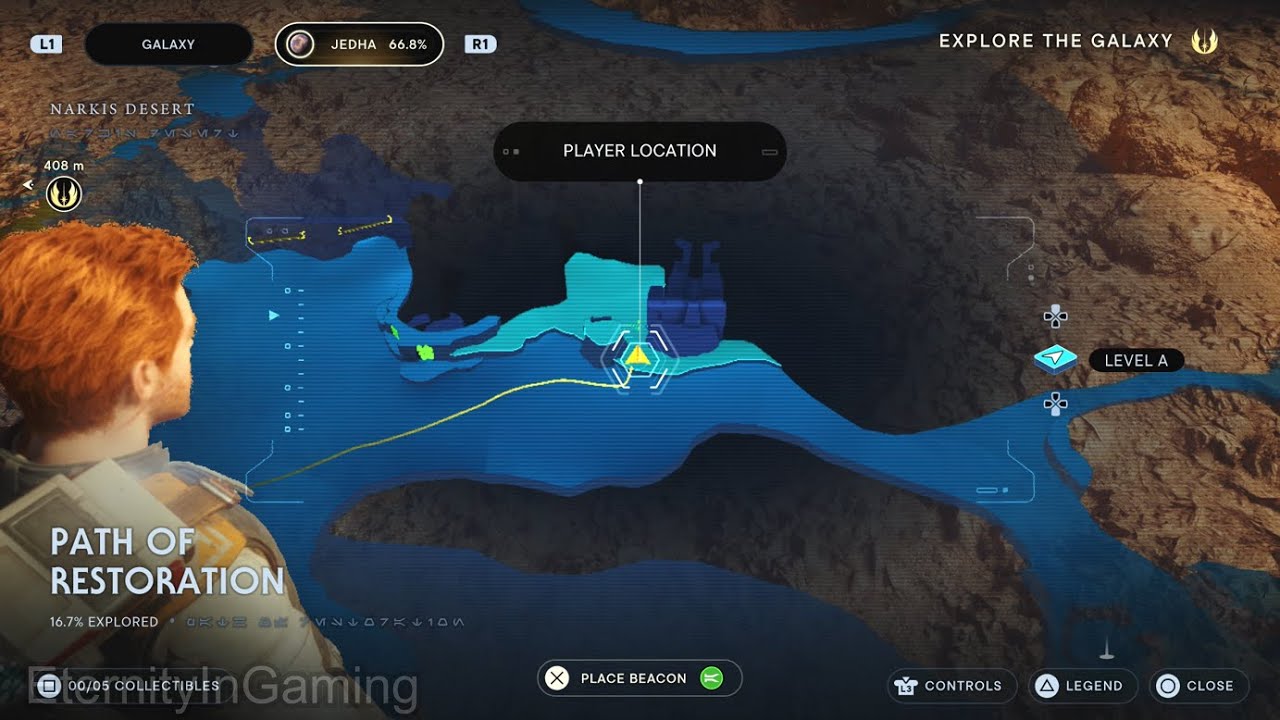Image resolution: width=1280 pixels, height=720 pixels.
Task: Select the Jedha planet thumbnail in the header
Action: (299, 43)
